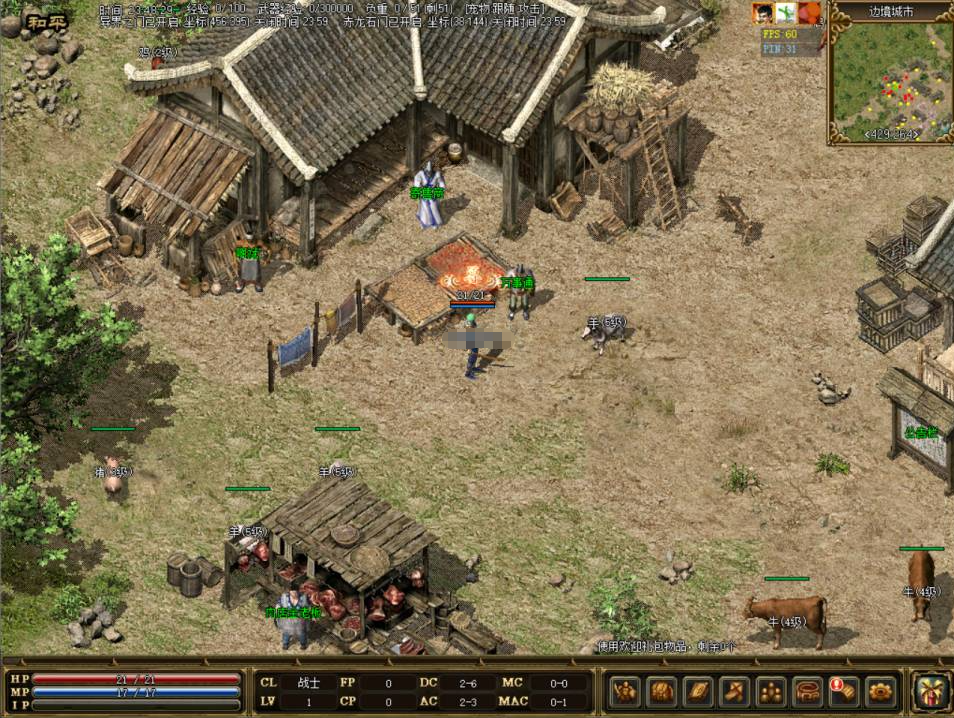Select the red-orange buff icon
This screenshot has width=954, height=718.
[809, 13]
